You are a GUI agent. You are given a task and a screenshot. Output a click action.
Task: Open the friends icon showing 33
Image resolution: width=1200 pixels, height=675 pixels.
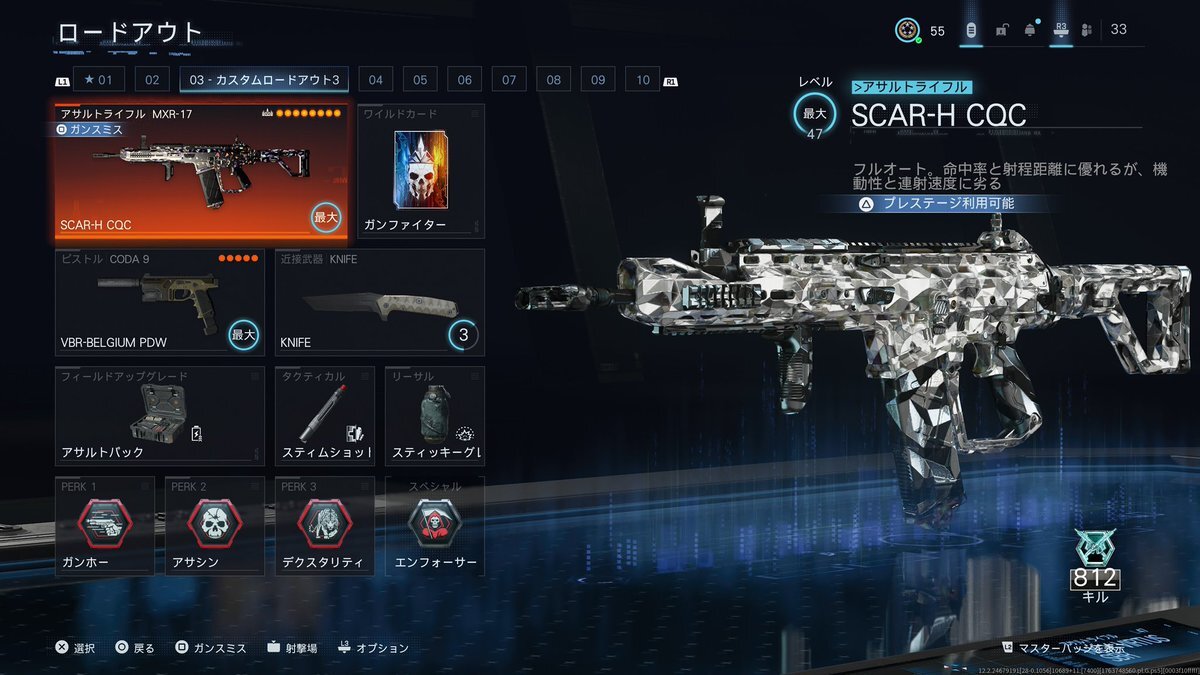tap(1105, 30)
